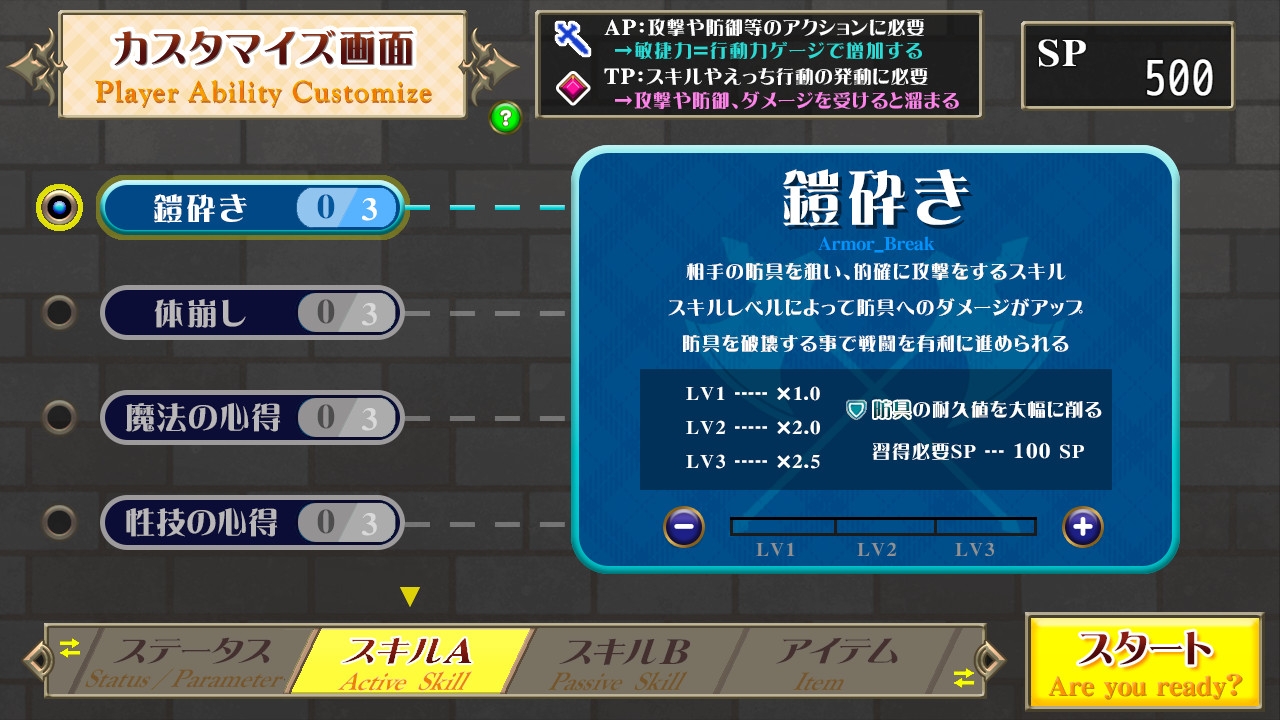Select the radio button next to 魔法の心得
This screenshot has height=720, width=1280.
tap(57, 418)
